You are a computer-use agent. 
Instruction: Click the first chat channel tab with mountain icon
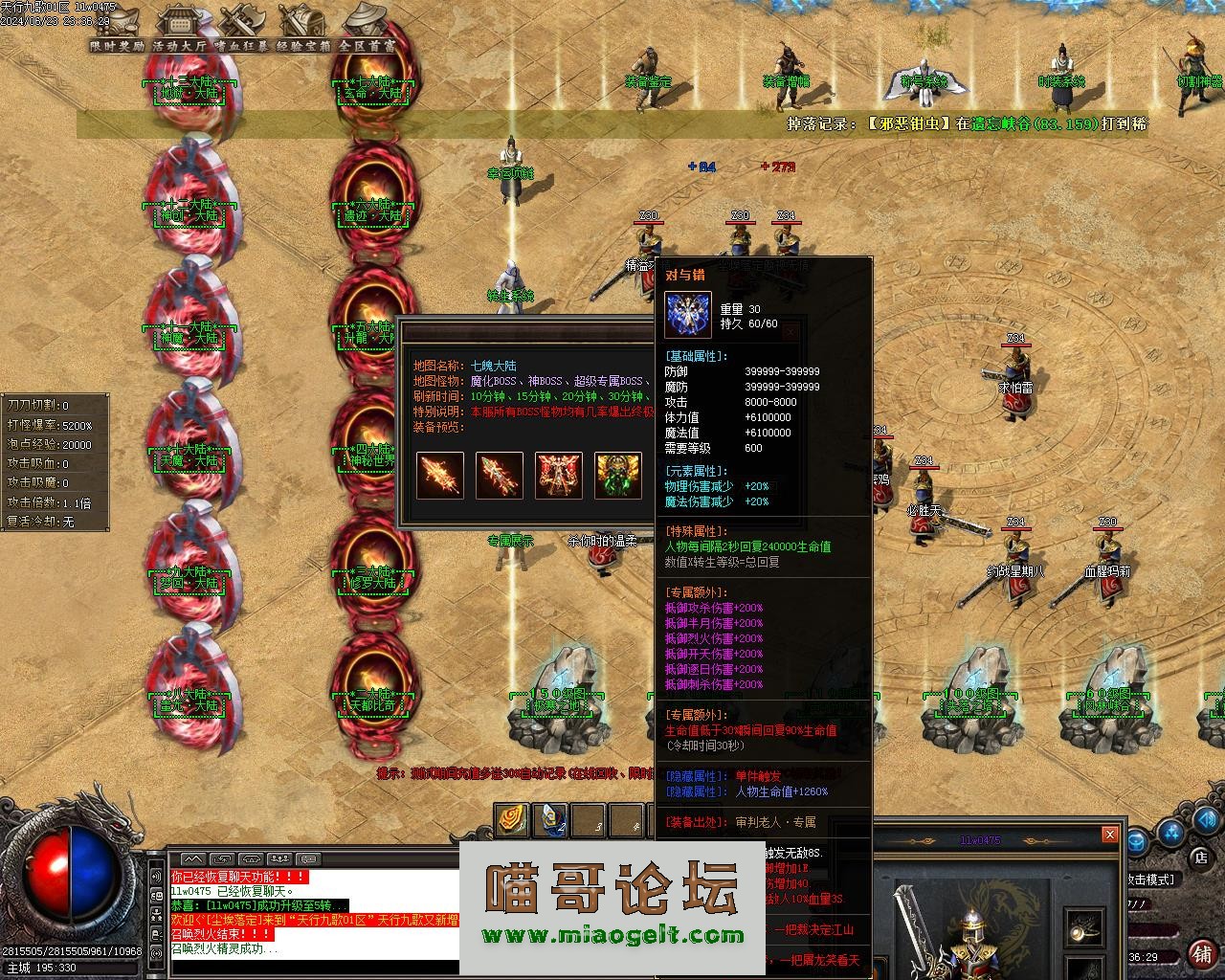193,859
